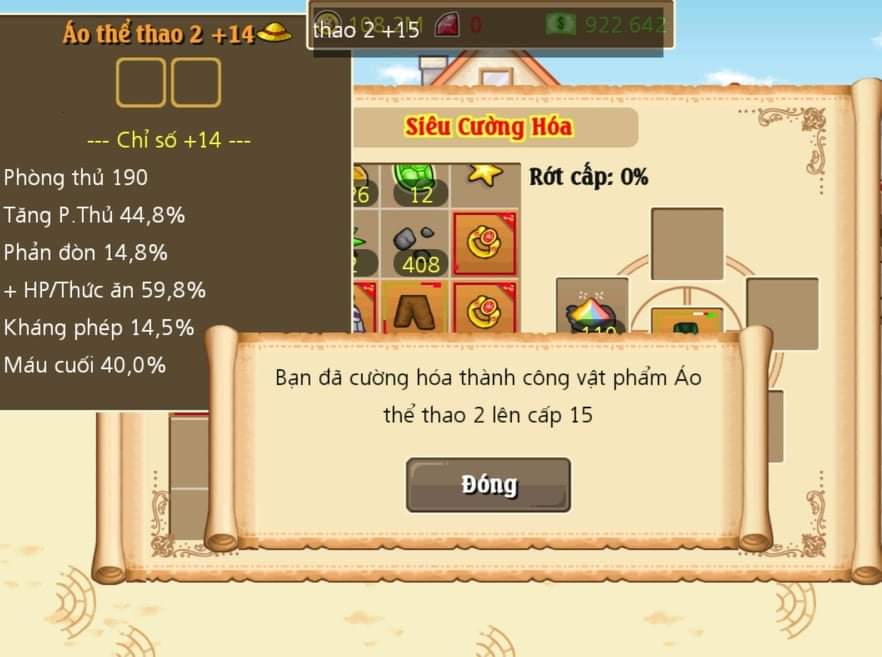Select the yellow star item slot
882x657 pixels.
click(x=486, y=180)
